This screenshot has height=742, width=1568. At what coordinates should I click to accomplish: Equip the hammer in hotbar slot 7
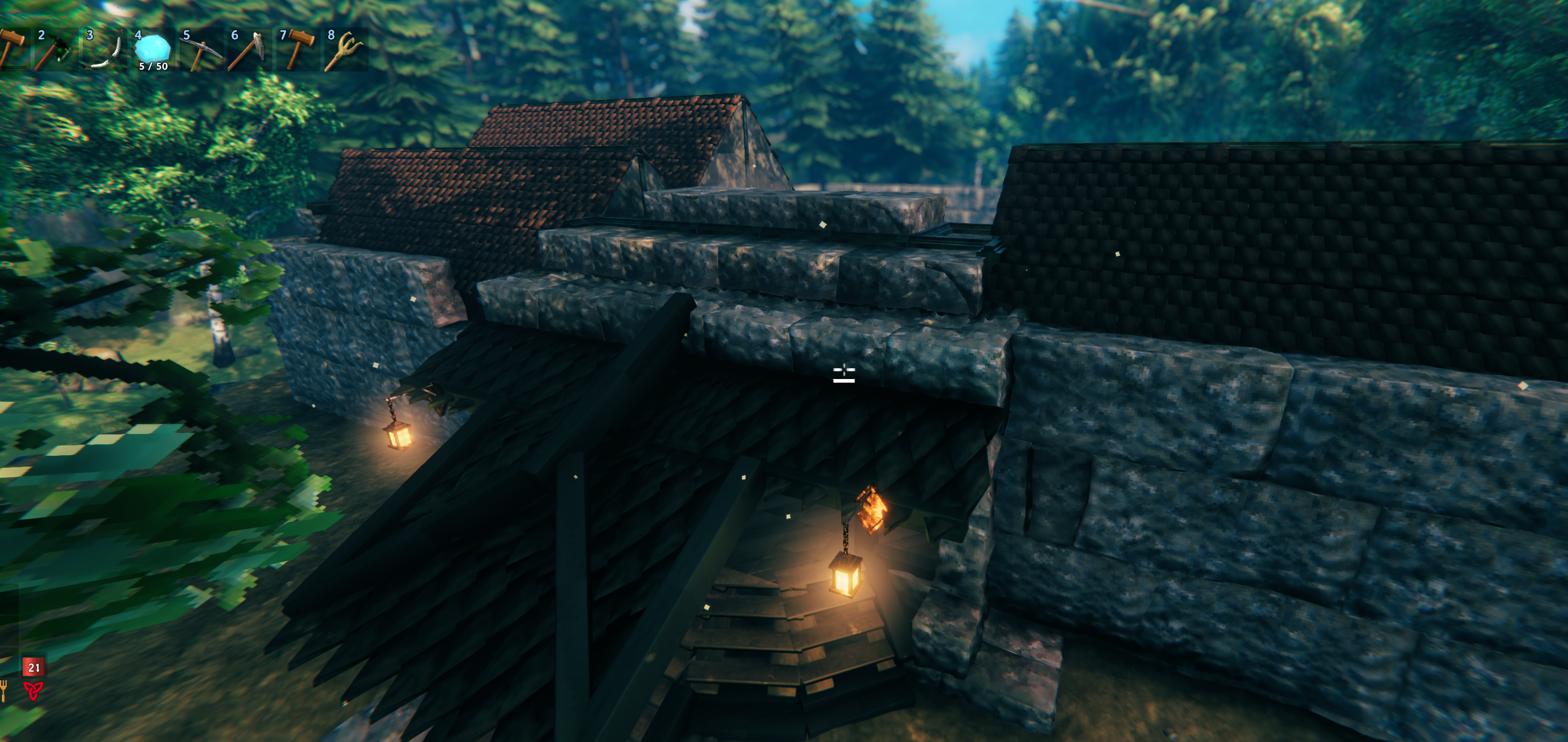click(297, 50)
